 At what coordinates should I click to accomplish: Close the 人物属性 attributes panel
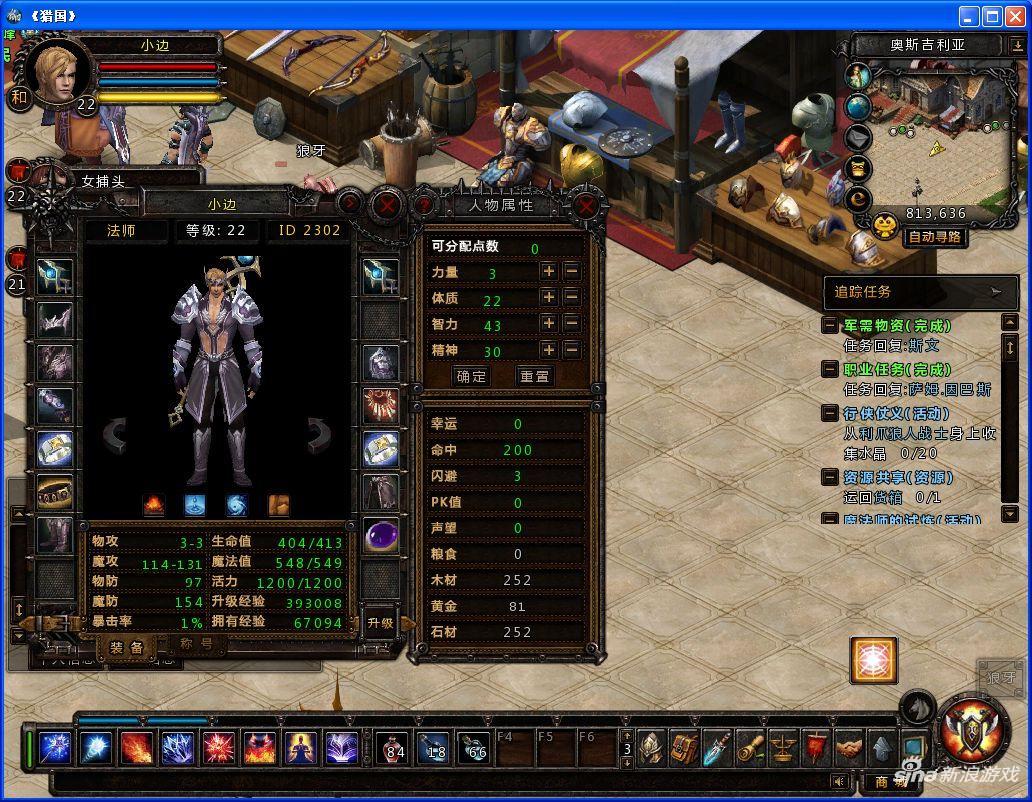pyautogui.click(x=587, y=206)
